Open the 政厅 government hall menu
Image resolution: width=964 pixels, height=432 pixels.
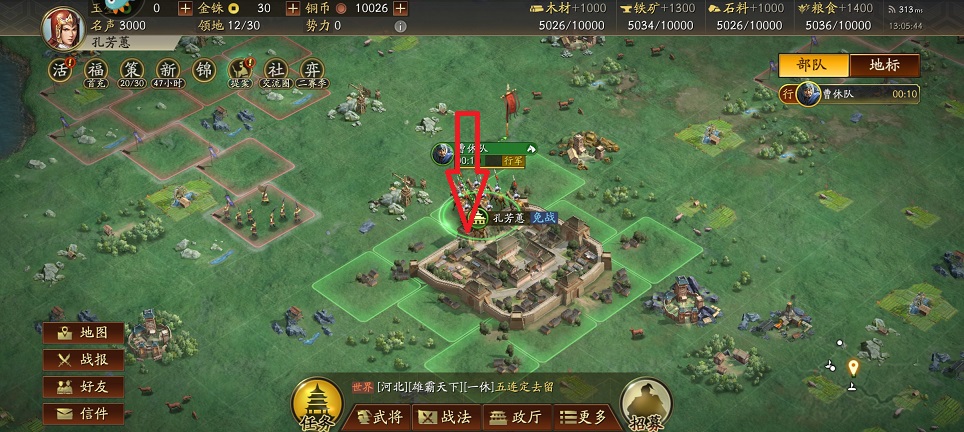click(x=514, y=417)
